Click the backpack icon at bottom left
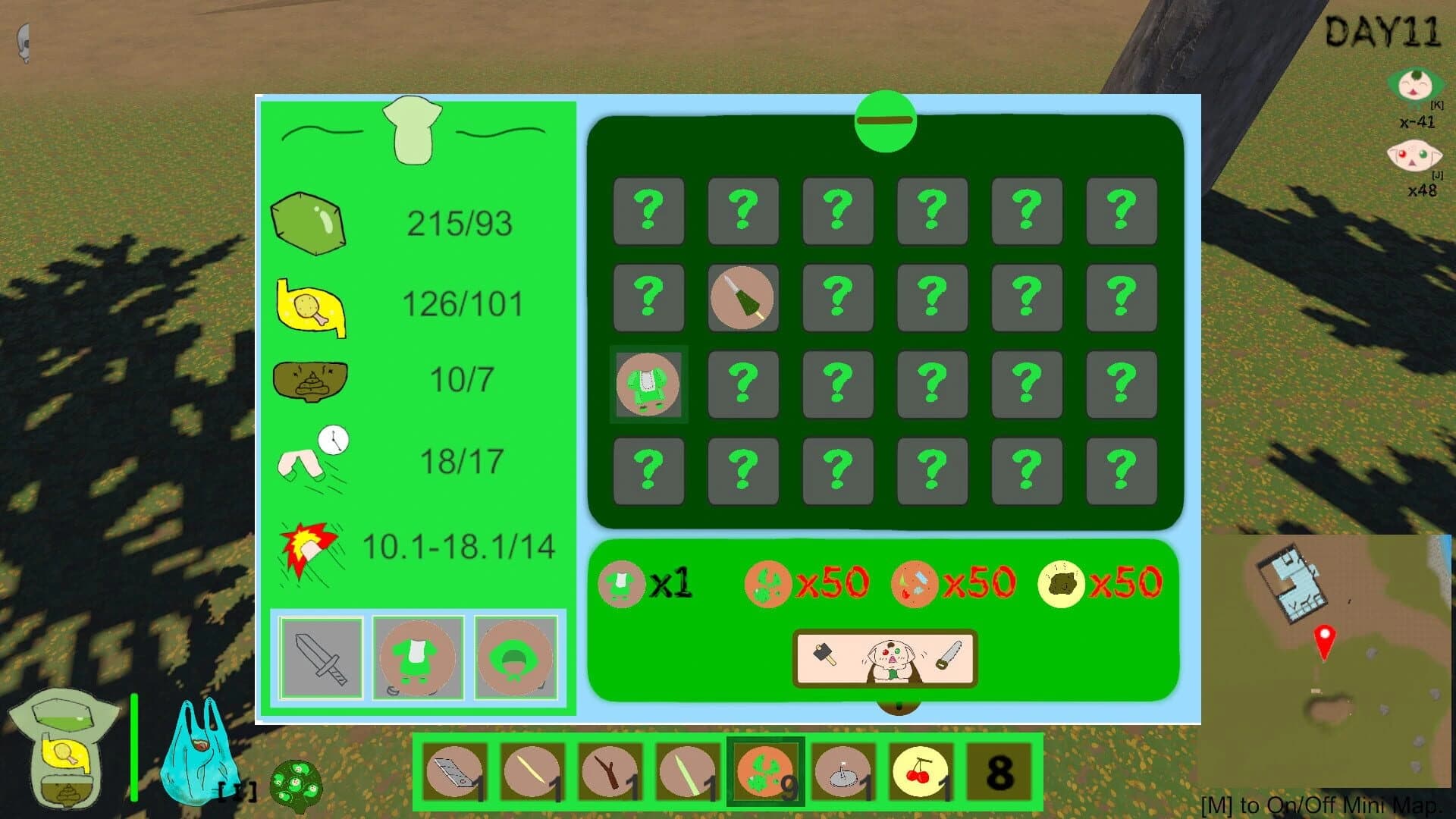 point(64,747)
